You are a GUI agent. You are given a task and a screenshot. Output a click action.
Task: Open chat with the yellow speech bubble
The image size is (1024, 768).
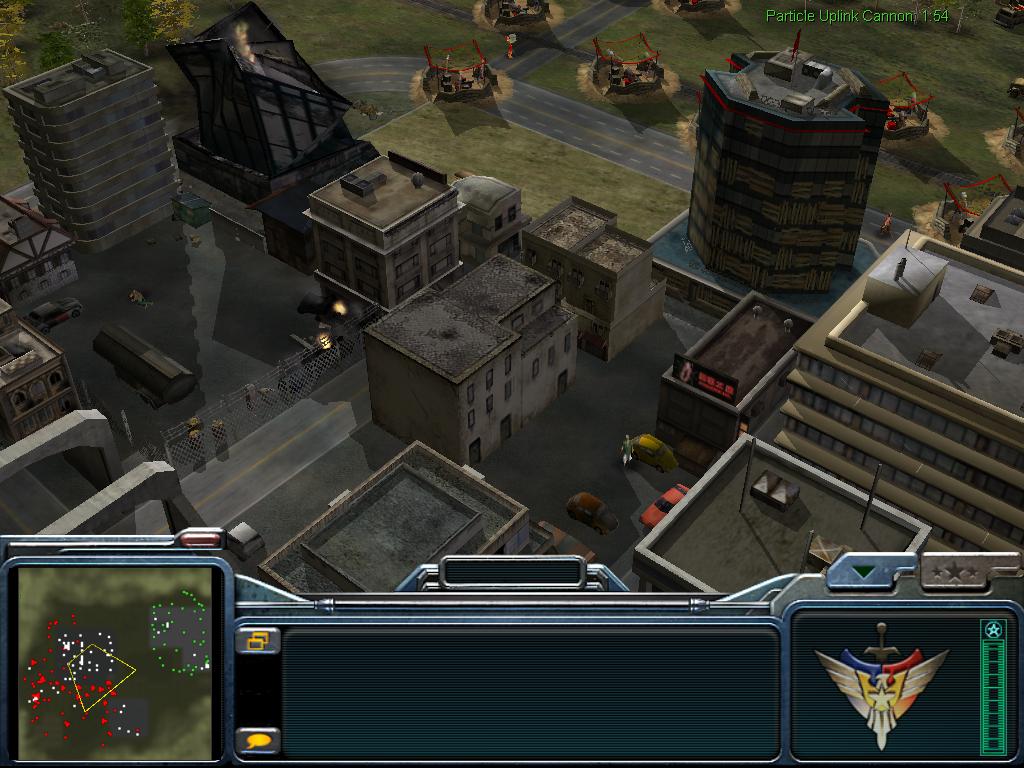point(258,741)
